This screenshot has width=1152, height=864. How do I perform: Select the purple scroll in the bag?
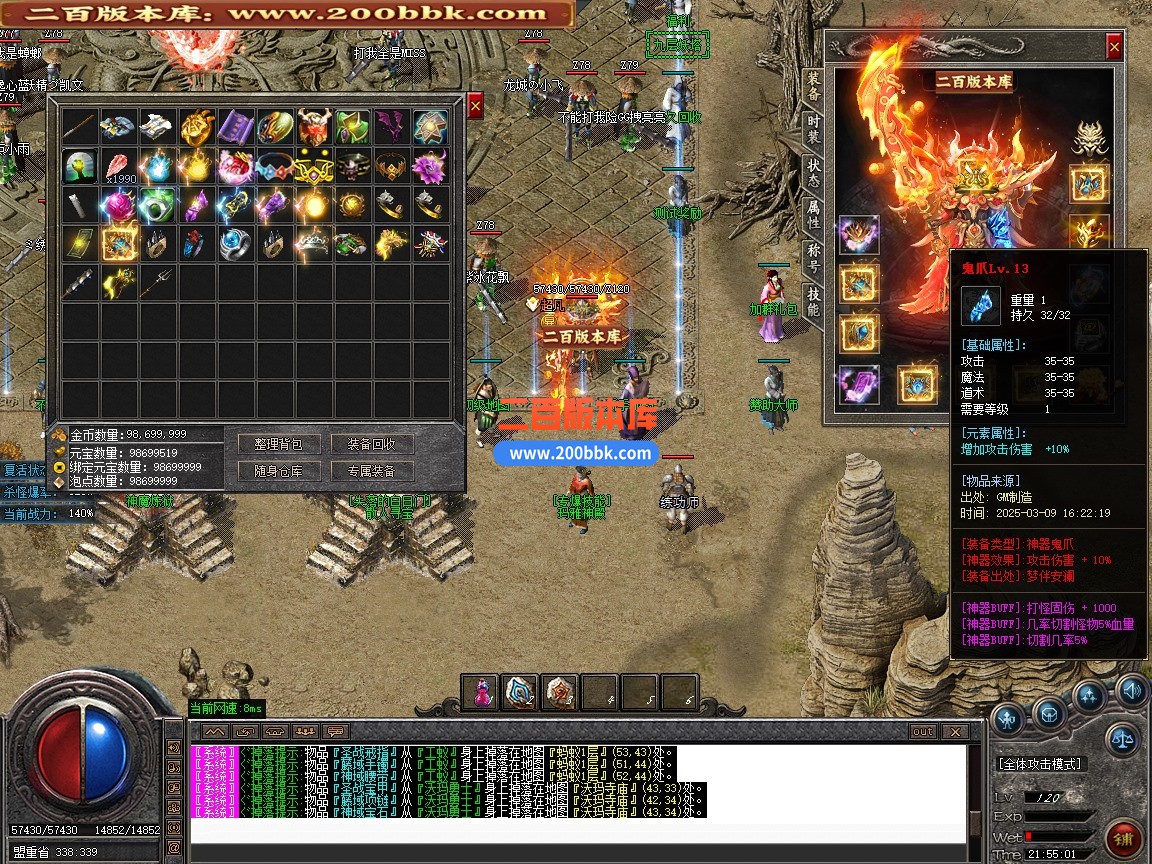tap(236, 127)
